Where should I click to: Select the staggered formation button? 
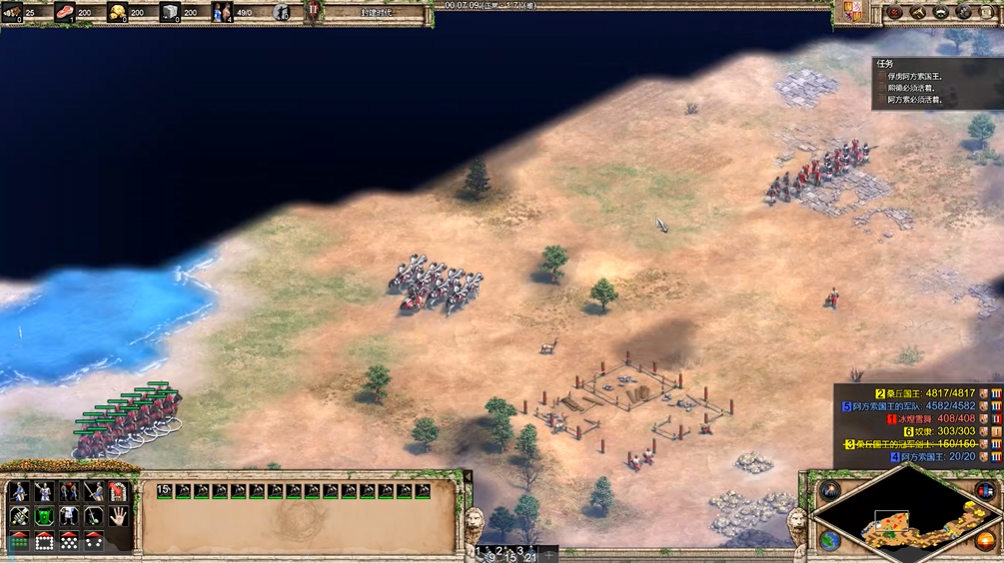click(69, 541)
